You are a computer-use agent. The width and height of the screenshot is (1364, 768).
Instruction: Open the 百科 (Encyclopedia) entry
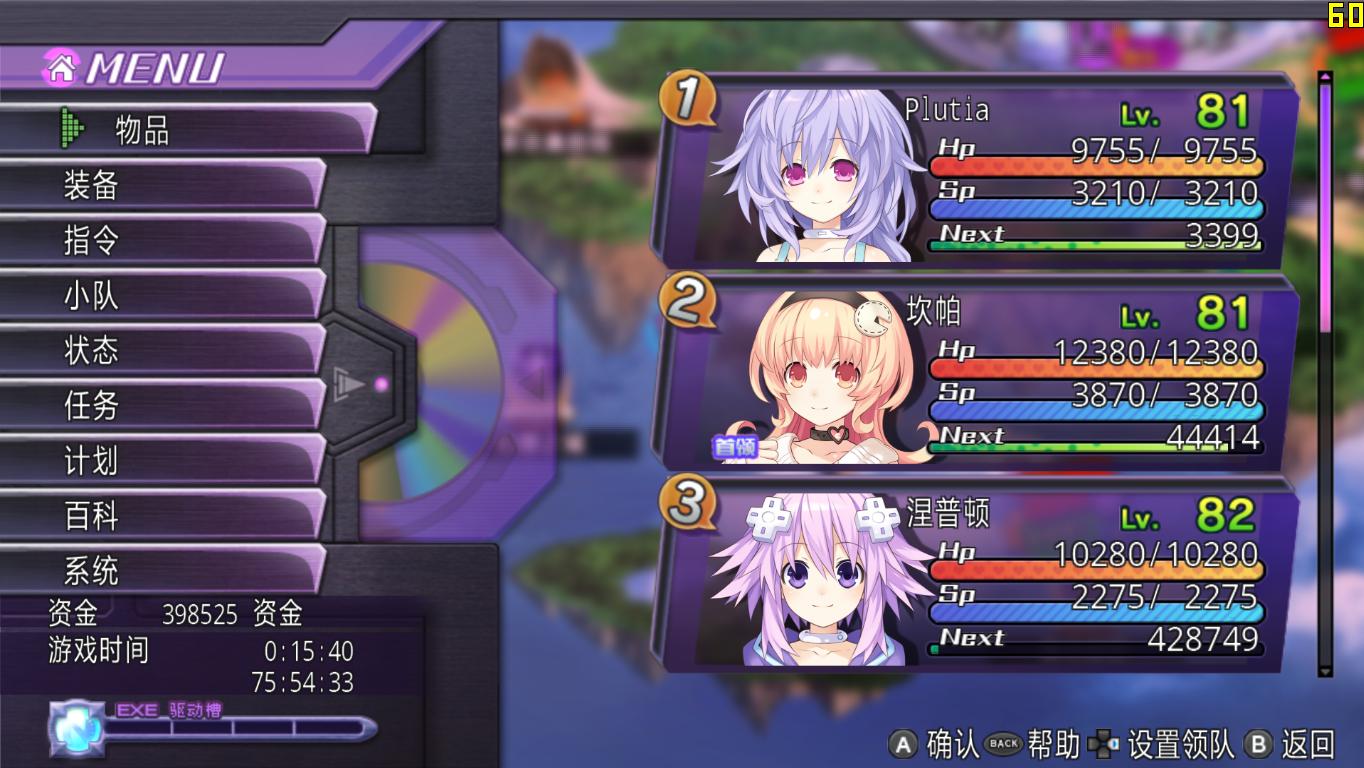pos(160,516)
